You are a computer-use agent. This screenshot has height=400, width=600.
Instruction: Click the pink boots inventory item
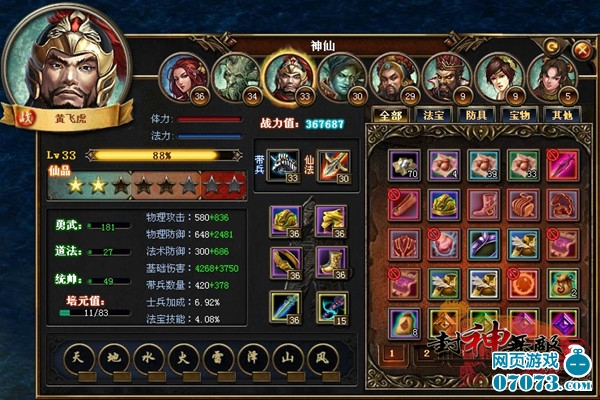pyautogui.click(x=482, y=205)
